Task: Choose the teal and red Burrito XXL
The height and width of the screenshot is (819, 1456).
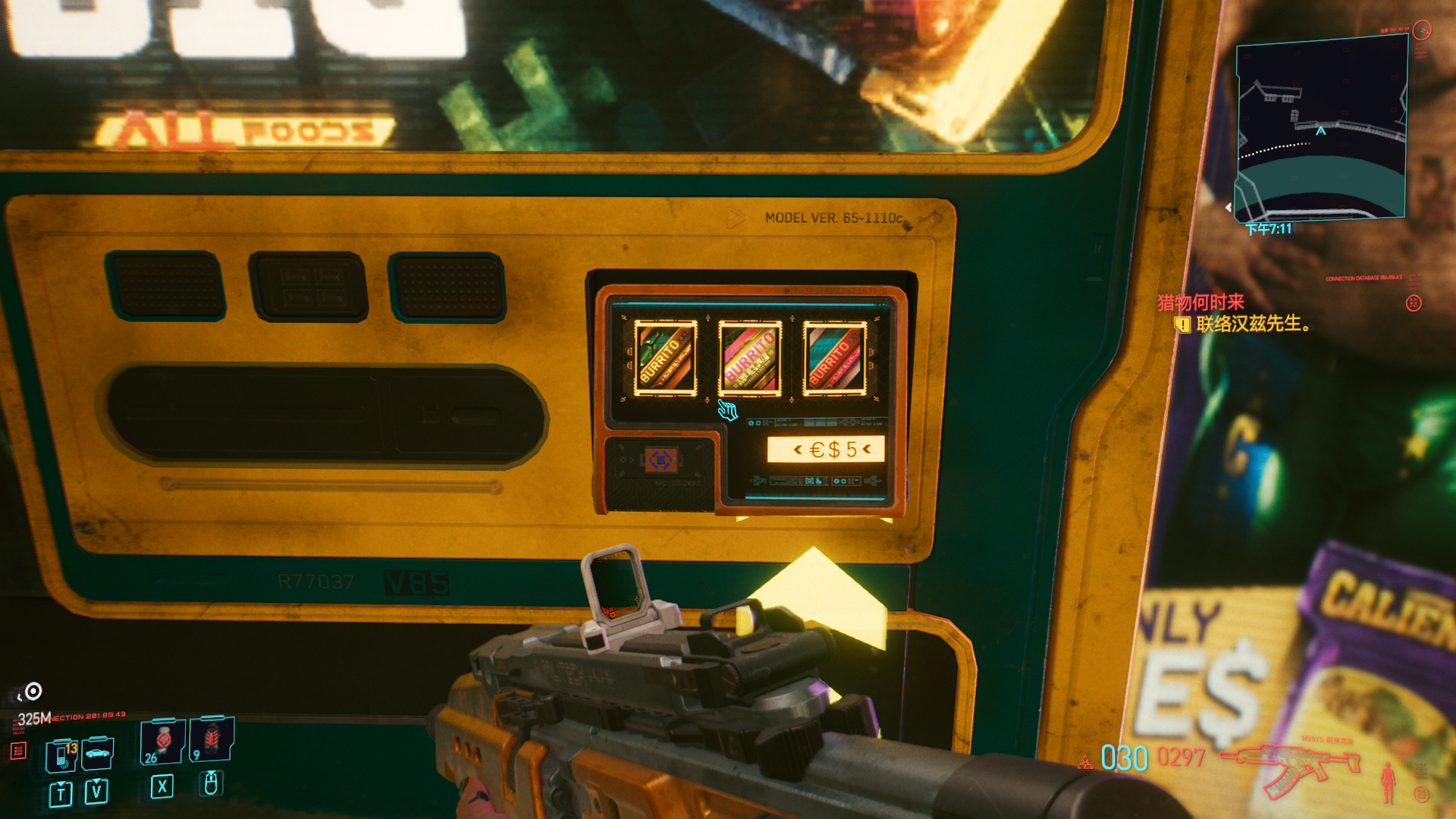Action: click(834, 358)
